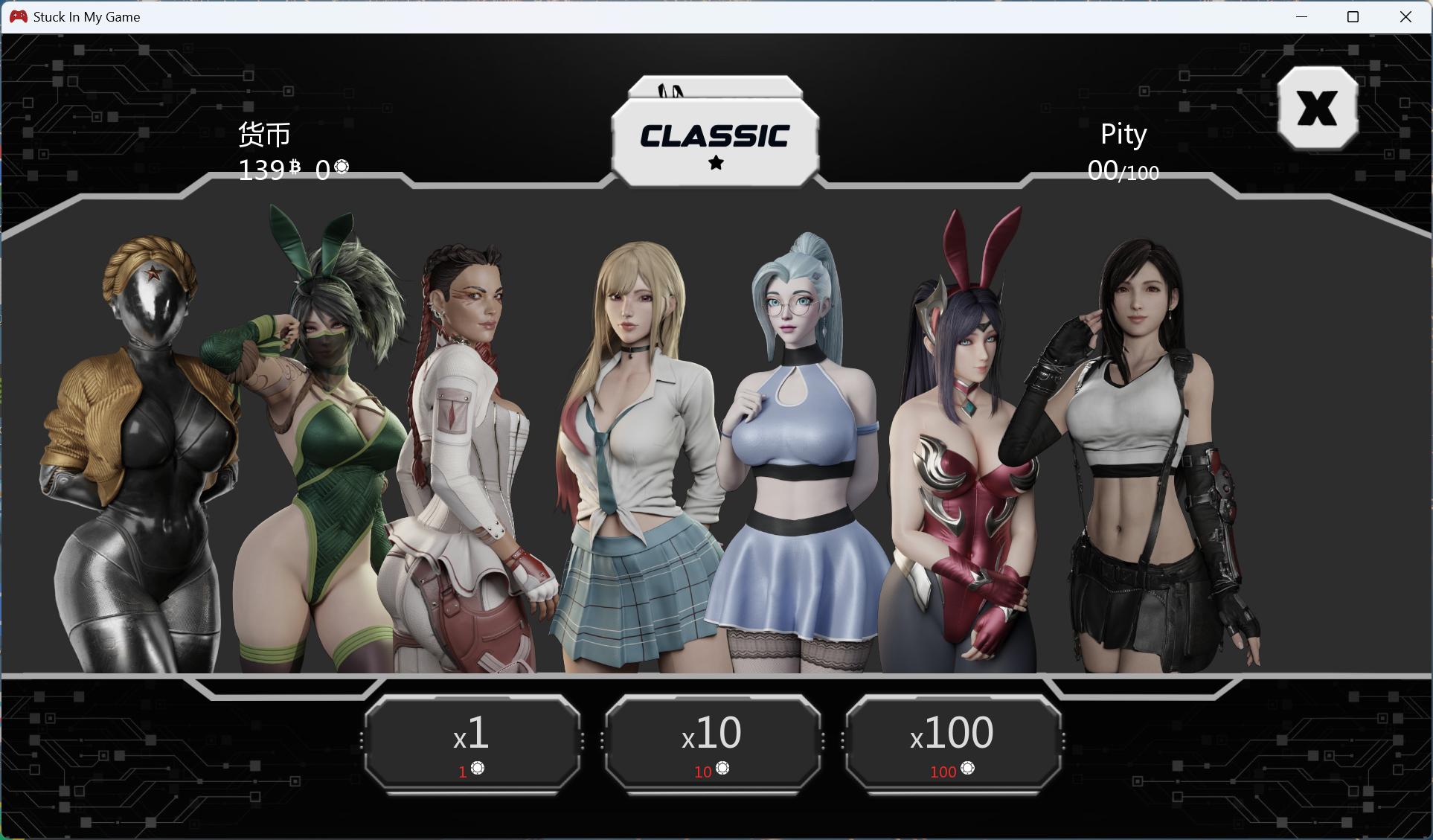
Task: Click the gamepad icon in the title bar
Action: (x=19, y=16)
